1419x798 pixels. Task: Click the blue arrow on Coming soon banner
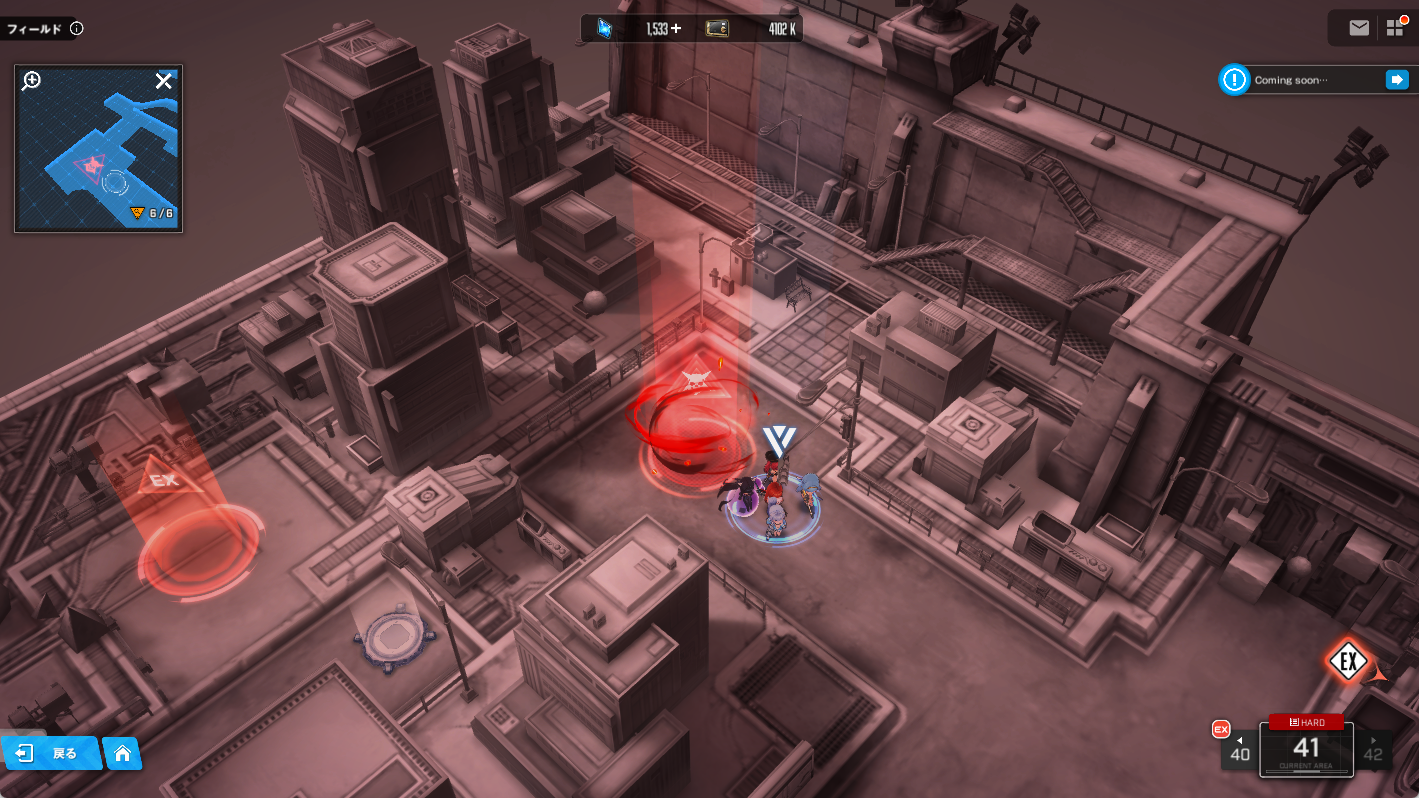(1396, 80)
